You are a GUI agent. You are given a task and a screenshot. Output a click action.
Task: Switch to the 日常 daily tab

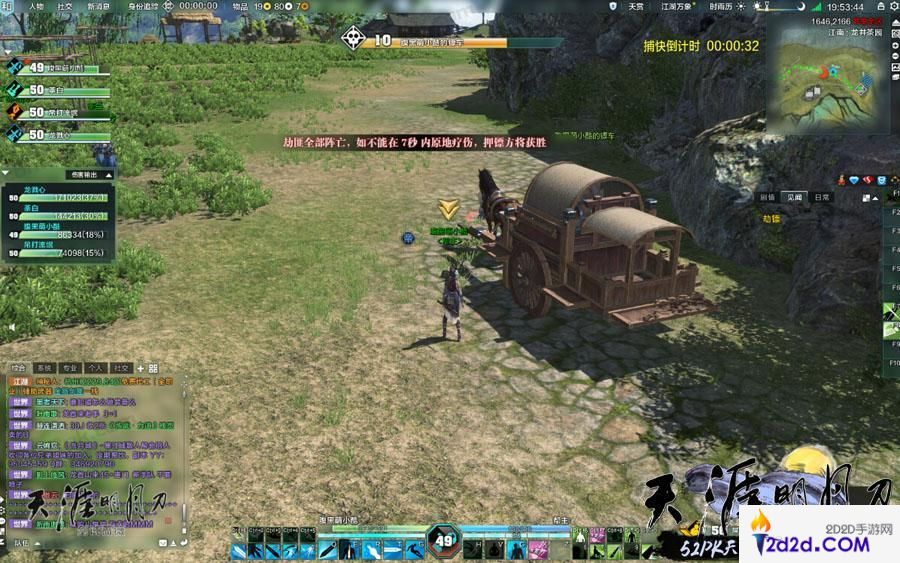pyautogui.click(x=820, y=198)
